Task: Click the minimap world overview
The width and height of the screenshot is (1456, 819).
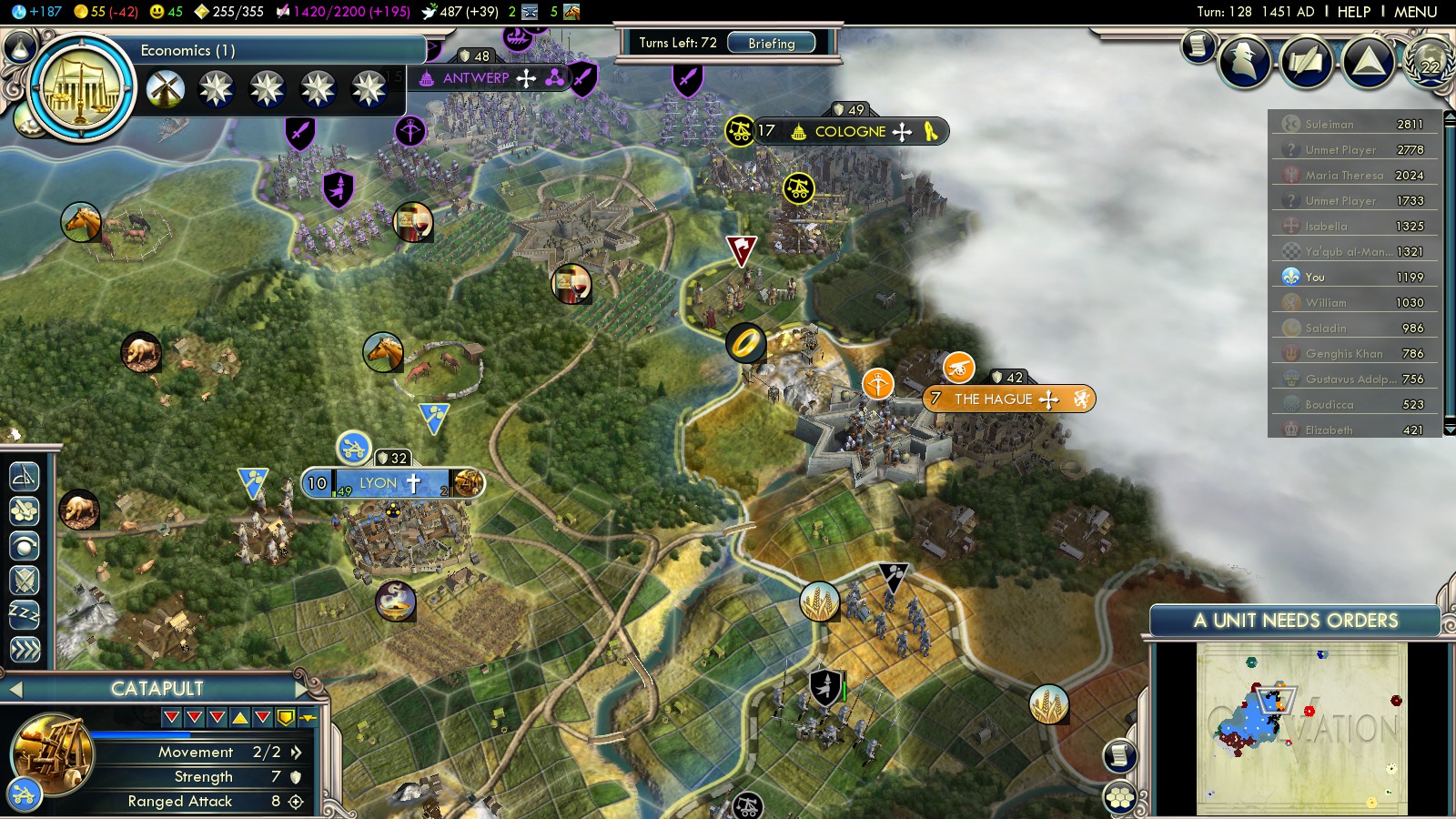Action: 1301,728
